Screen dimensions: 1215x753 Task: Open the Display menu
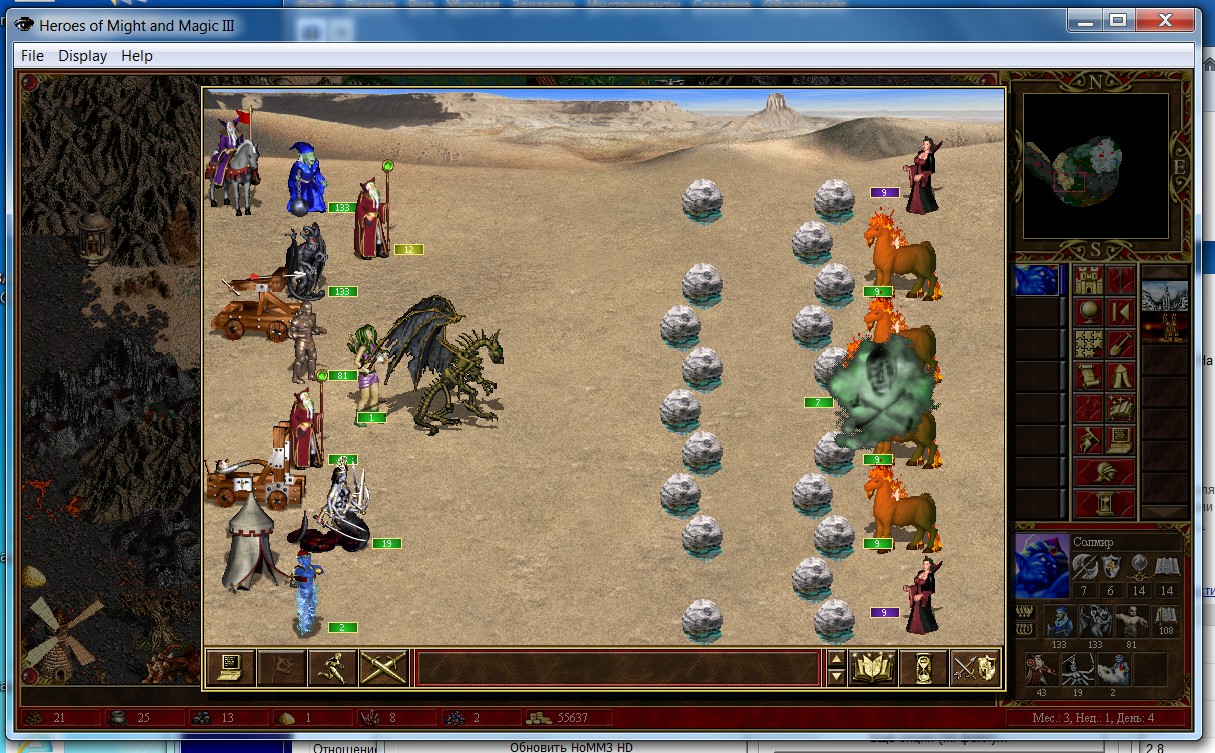point(82,56)
